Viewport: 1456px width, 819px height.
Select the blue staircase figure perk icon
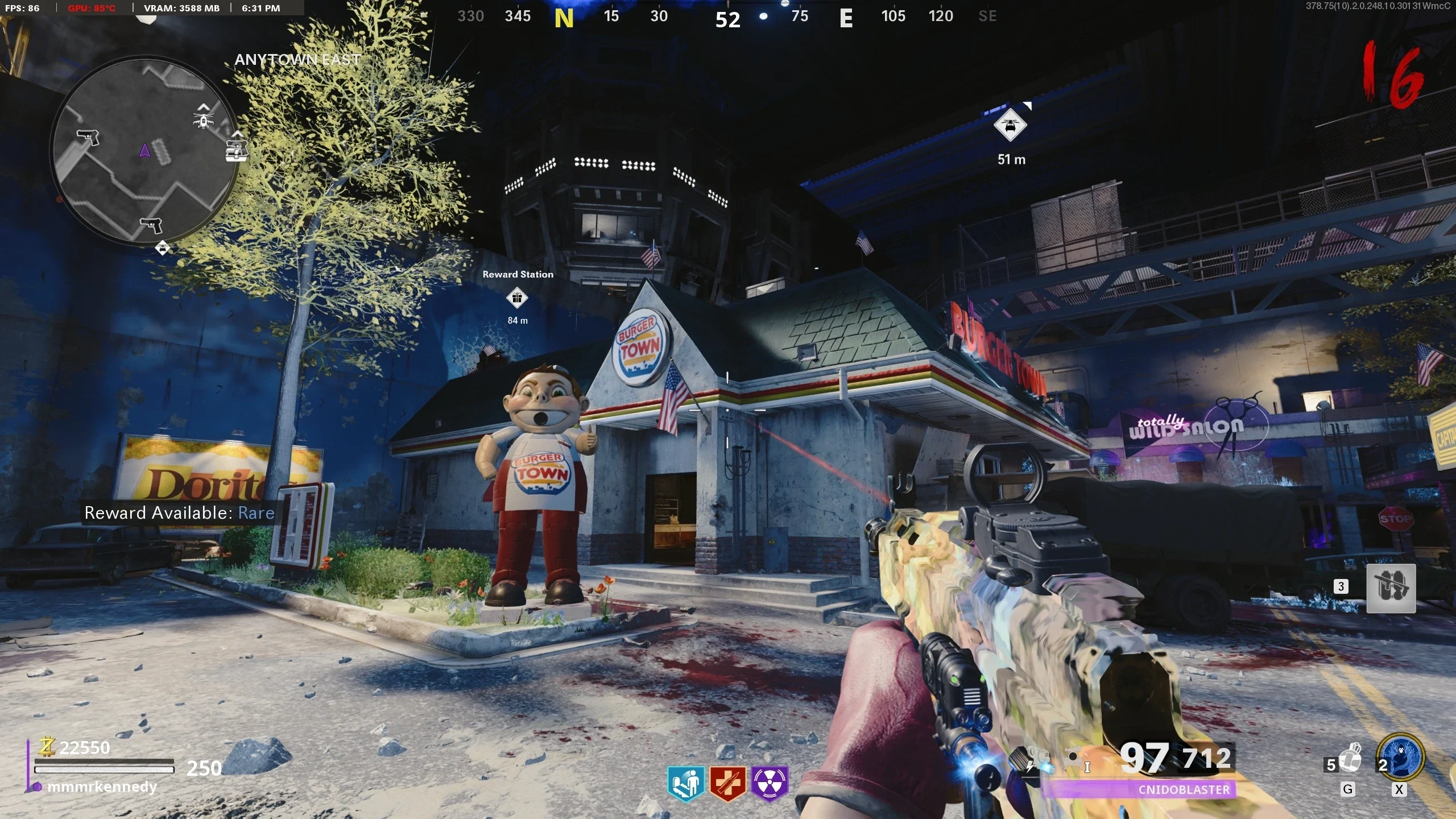coord(686,783)
